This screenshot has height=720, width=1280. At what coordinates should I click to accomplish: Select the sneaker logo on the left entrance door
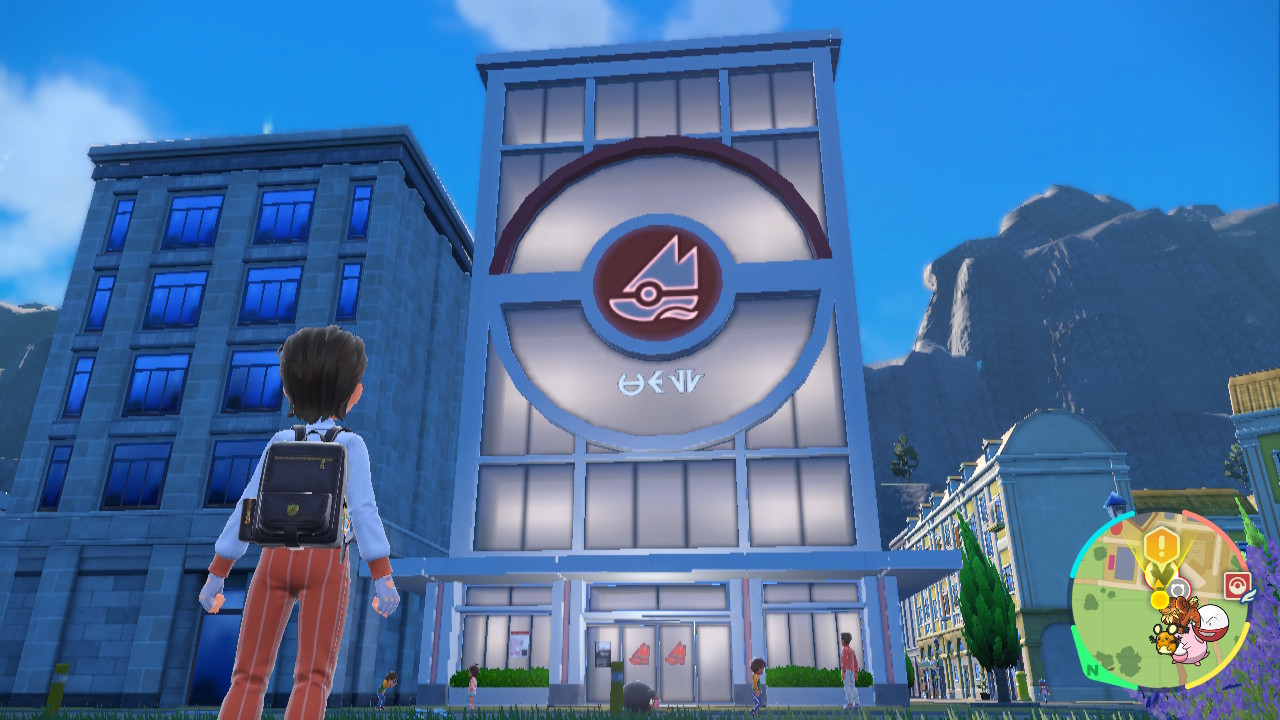click(641, 654)
